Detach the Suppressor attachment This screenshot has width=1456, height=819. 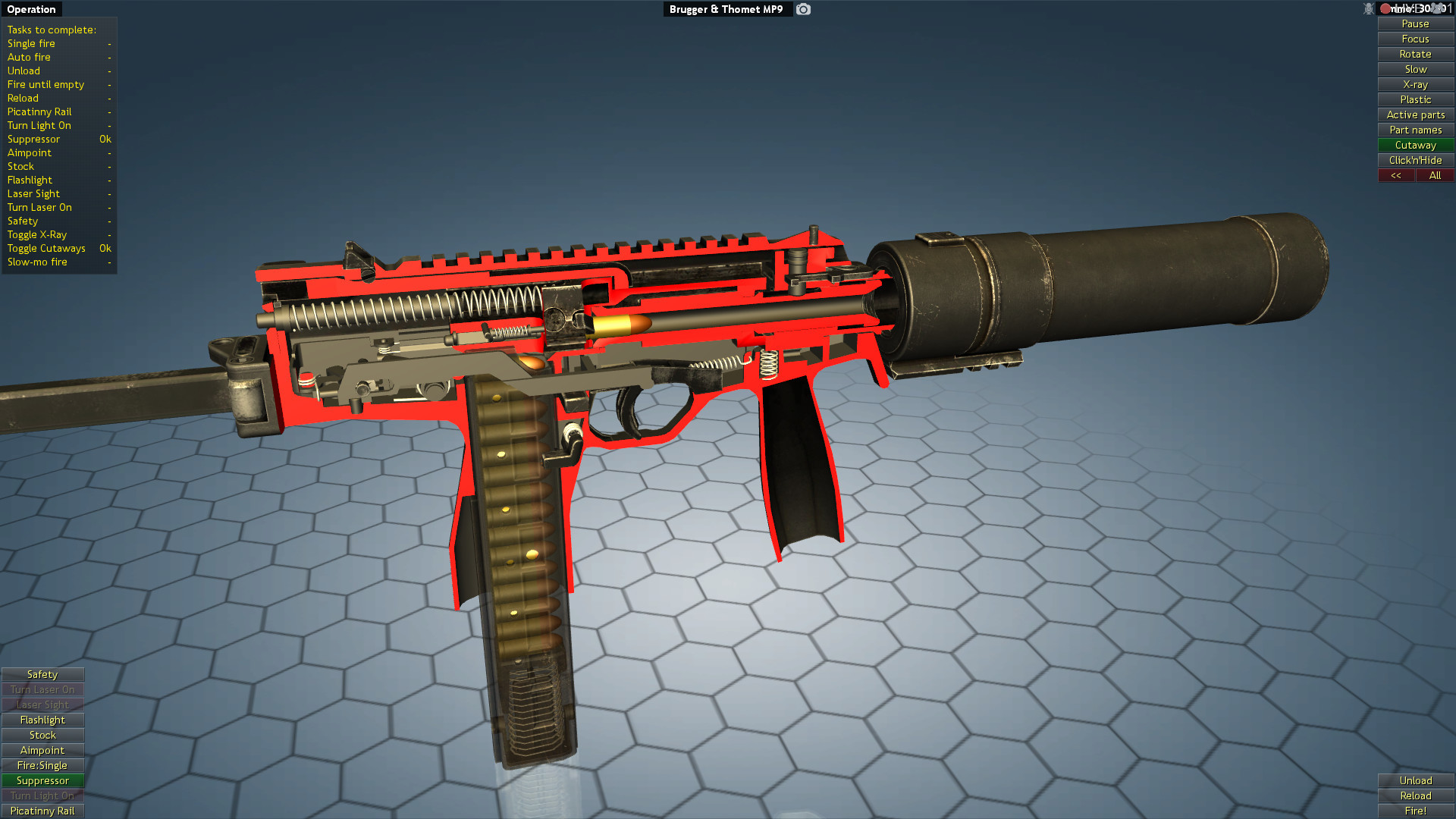42,780
